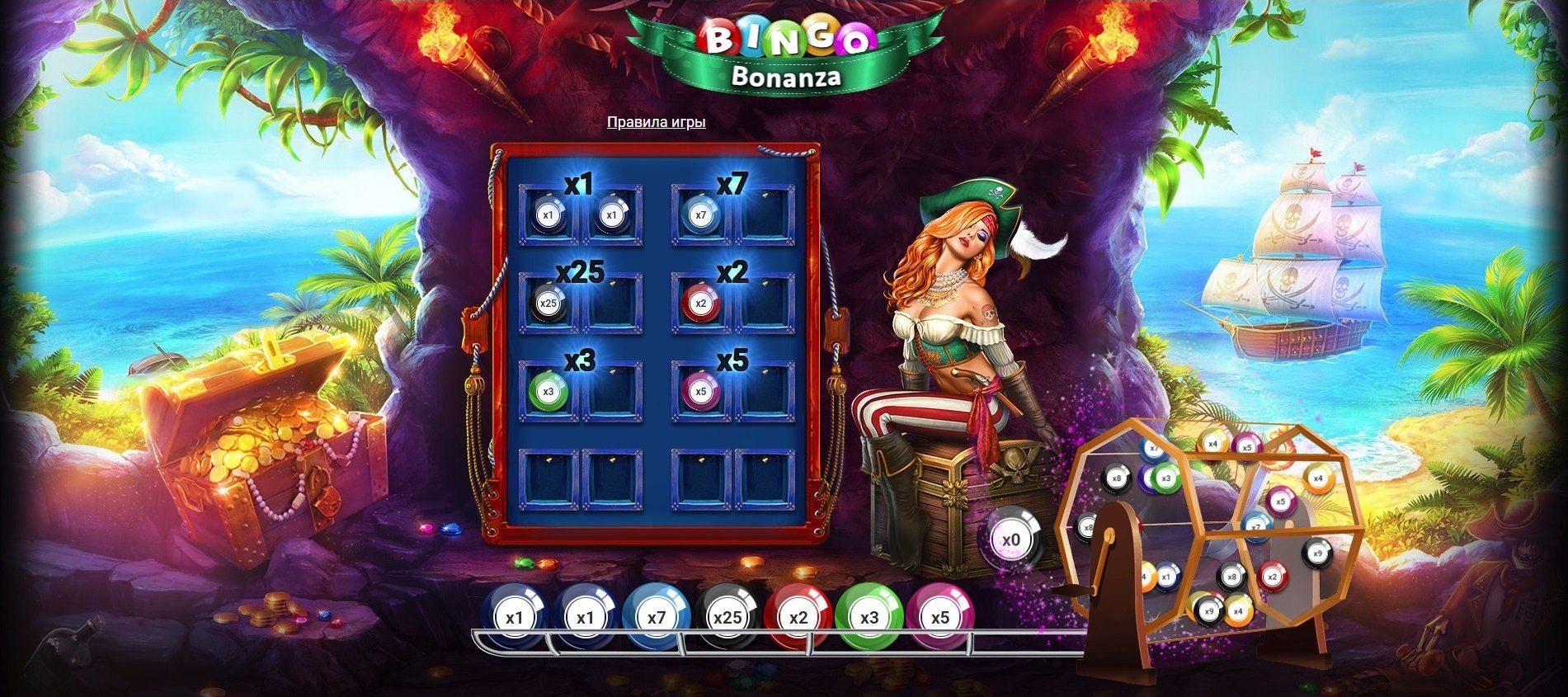Viewport: 1568px width, 697px height.
Task: Open the Правила игры rules link
Action: pyautogui.click(x=656, y=122)
